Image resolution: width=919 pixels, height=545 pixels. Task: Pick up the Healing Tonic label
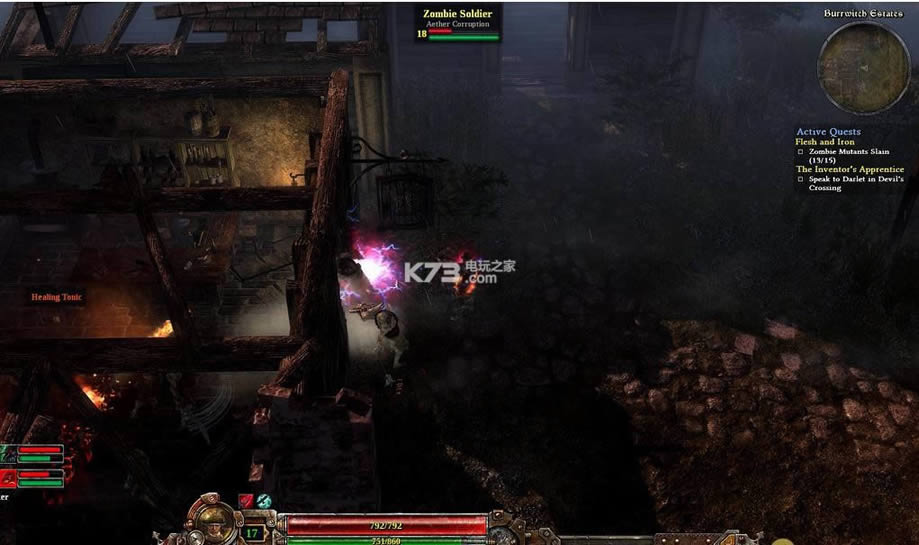tap(57, 297)
